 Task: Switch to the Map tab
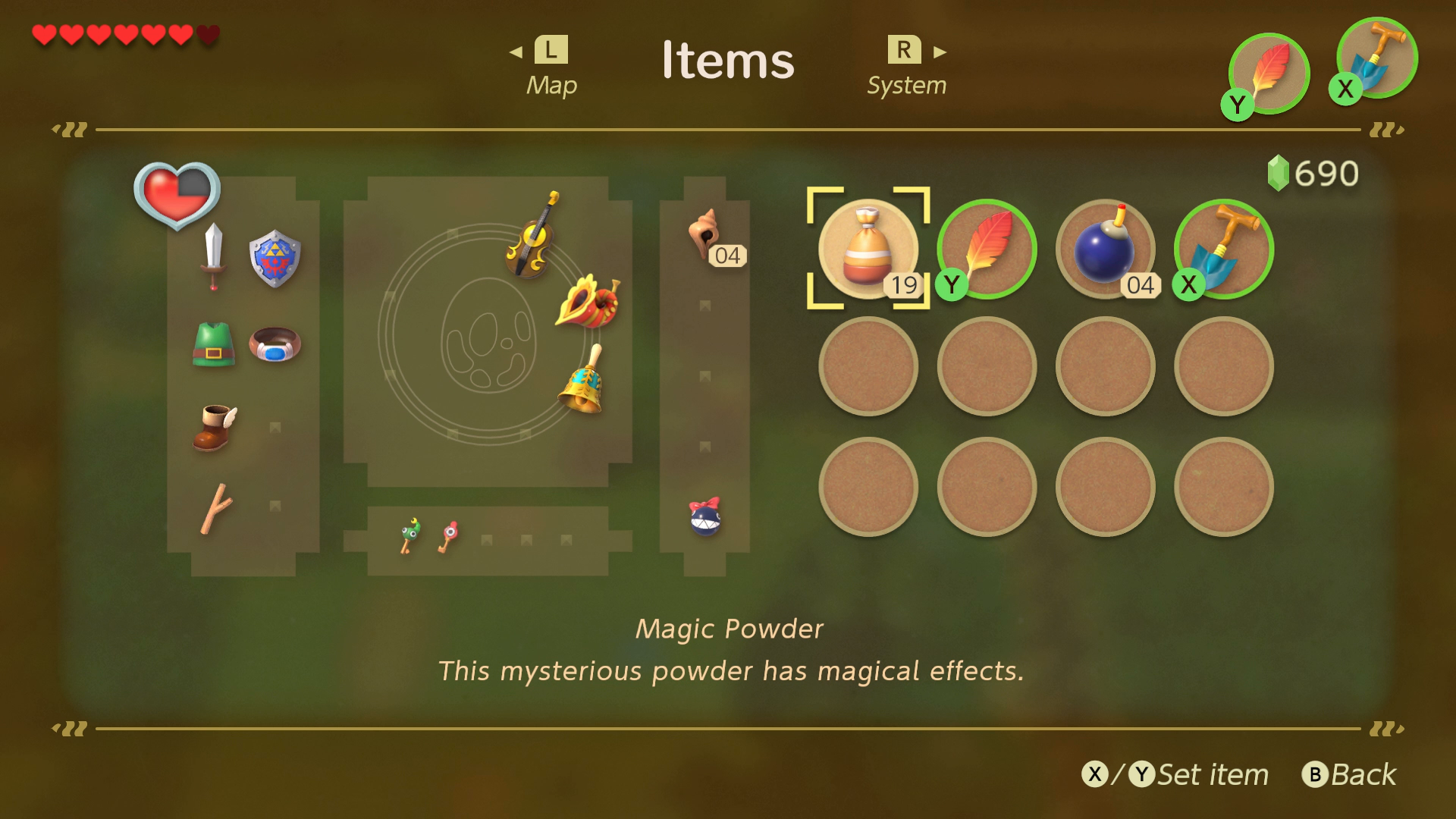click(551, 67)
